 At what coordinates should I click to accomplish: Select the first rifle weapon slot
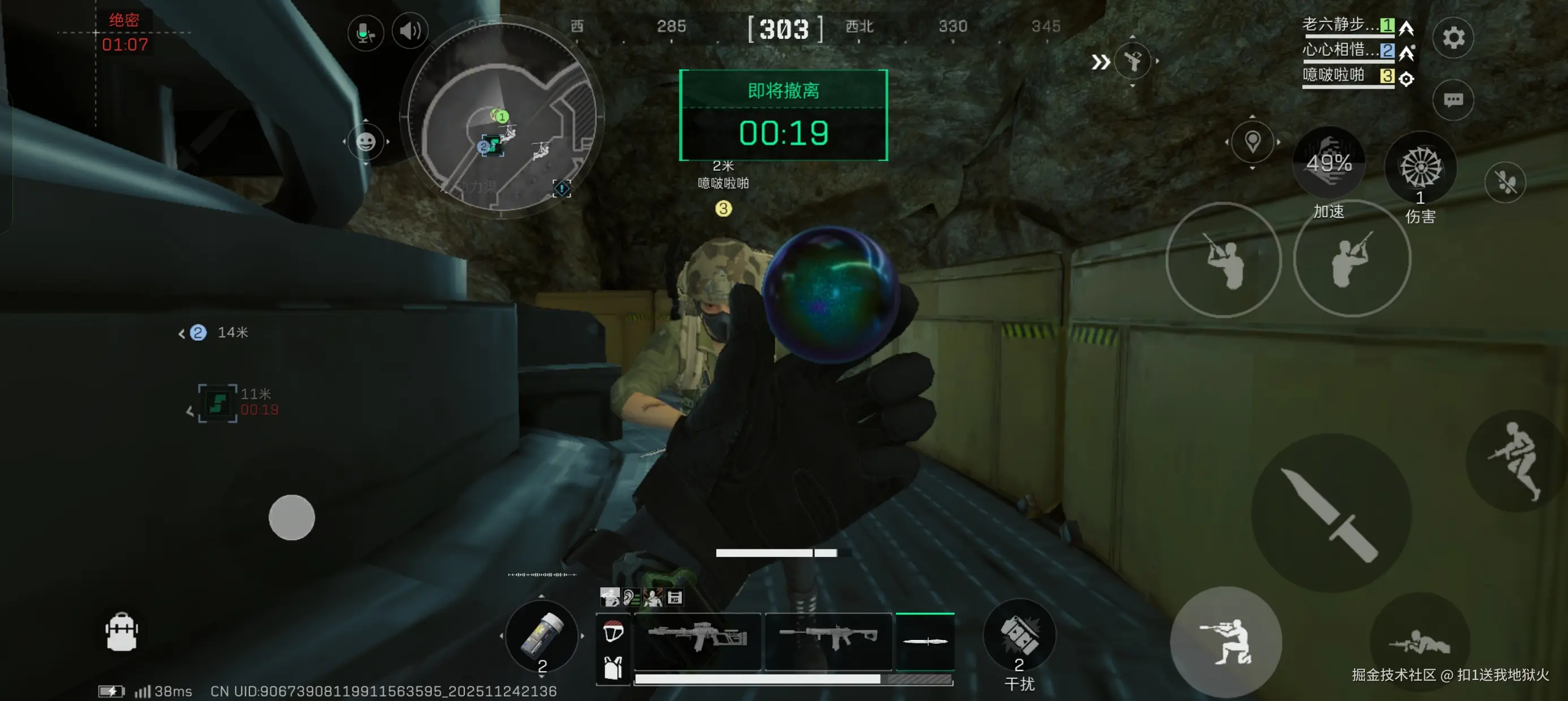point(697,639)
